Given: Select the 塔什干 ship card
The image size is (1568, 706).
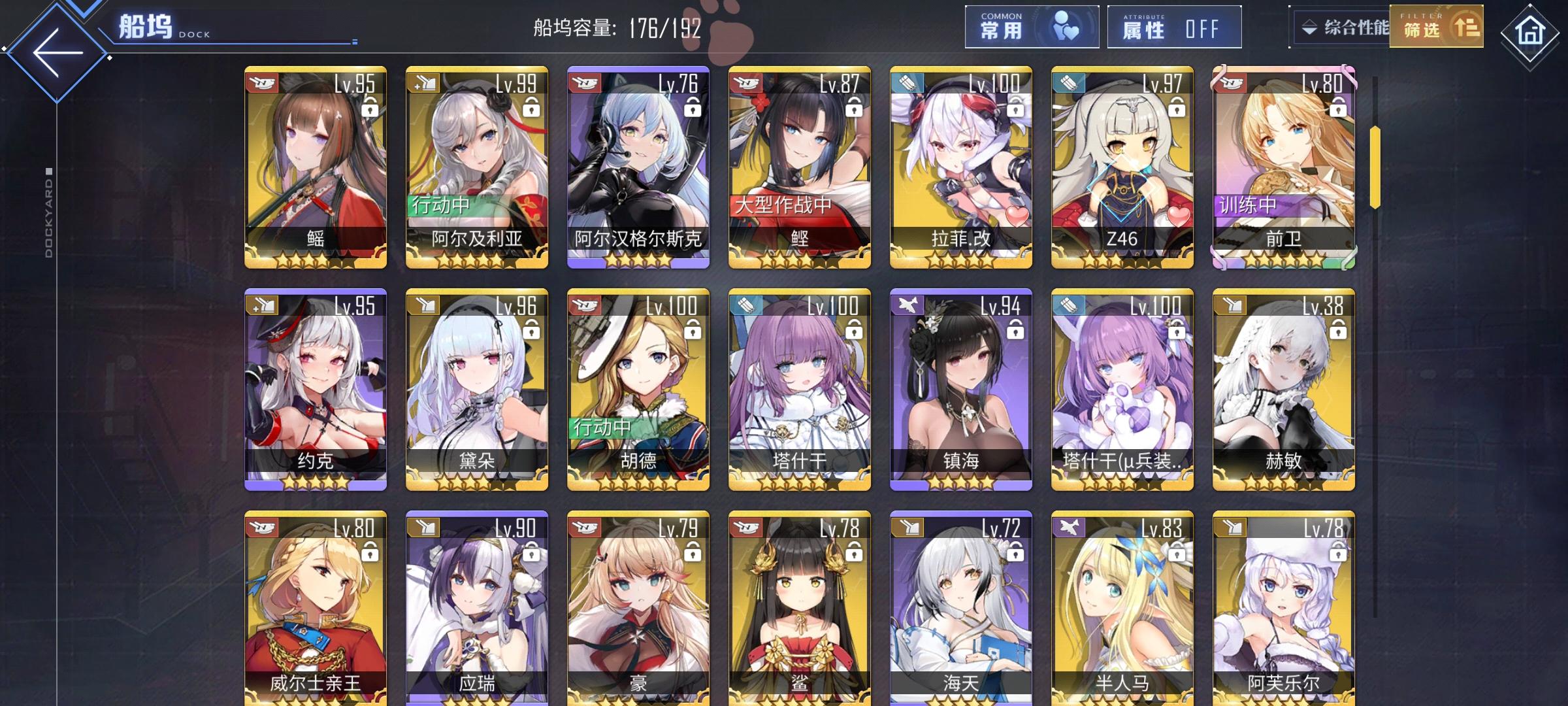Looking at the screenshot, I should pyautogui.click(x=798, y=392).
